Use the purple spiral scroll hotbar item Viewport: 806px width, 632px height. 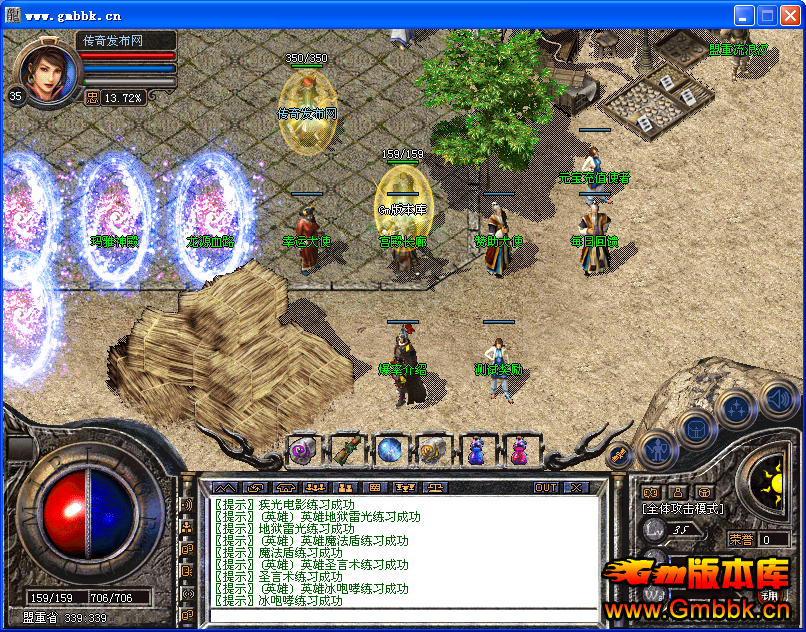coord(302,451)
